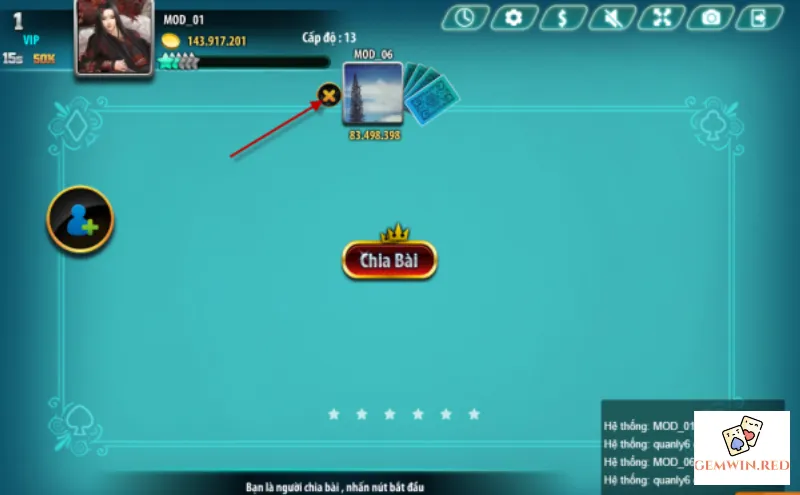Open the gear settings menu
800x495 pixels.
(x=514, y=17)
